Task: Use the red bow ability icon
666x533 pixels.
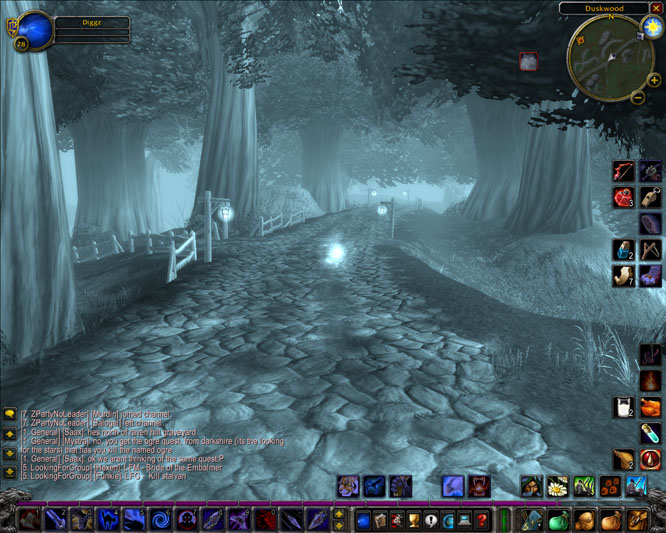Action: point(624,171)
